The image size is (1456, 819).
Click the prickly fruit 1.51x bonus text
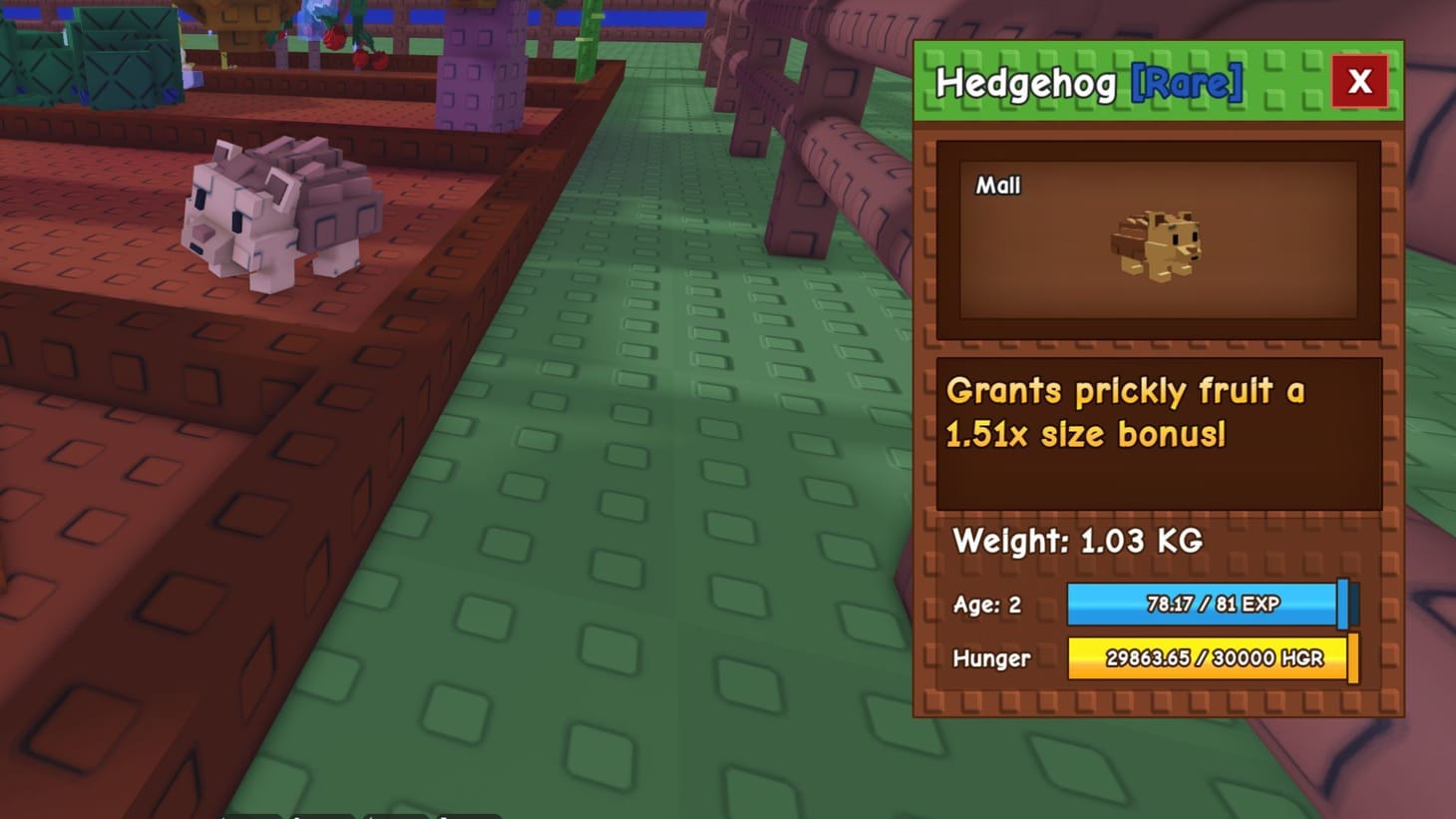coord(1125,412)
